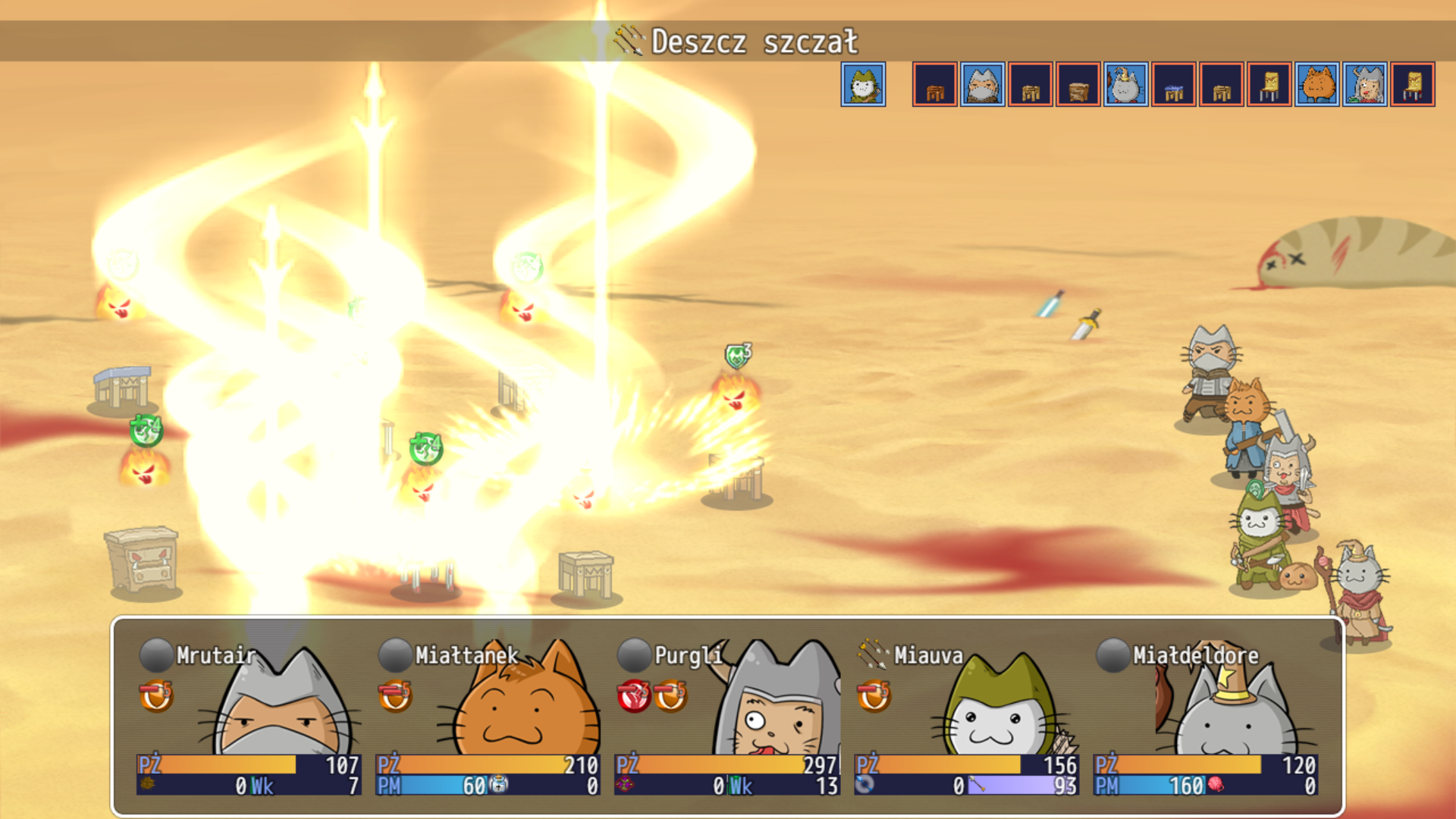Image resolution: width=1456 pixels, height=819 pixels.
Task: Click the masked gray cat turn-order portrait
Action: coord(983,84)
